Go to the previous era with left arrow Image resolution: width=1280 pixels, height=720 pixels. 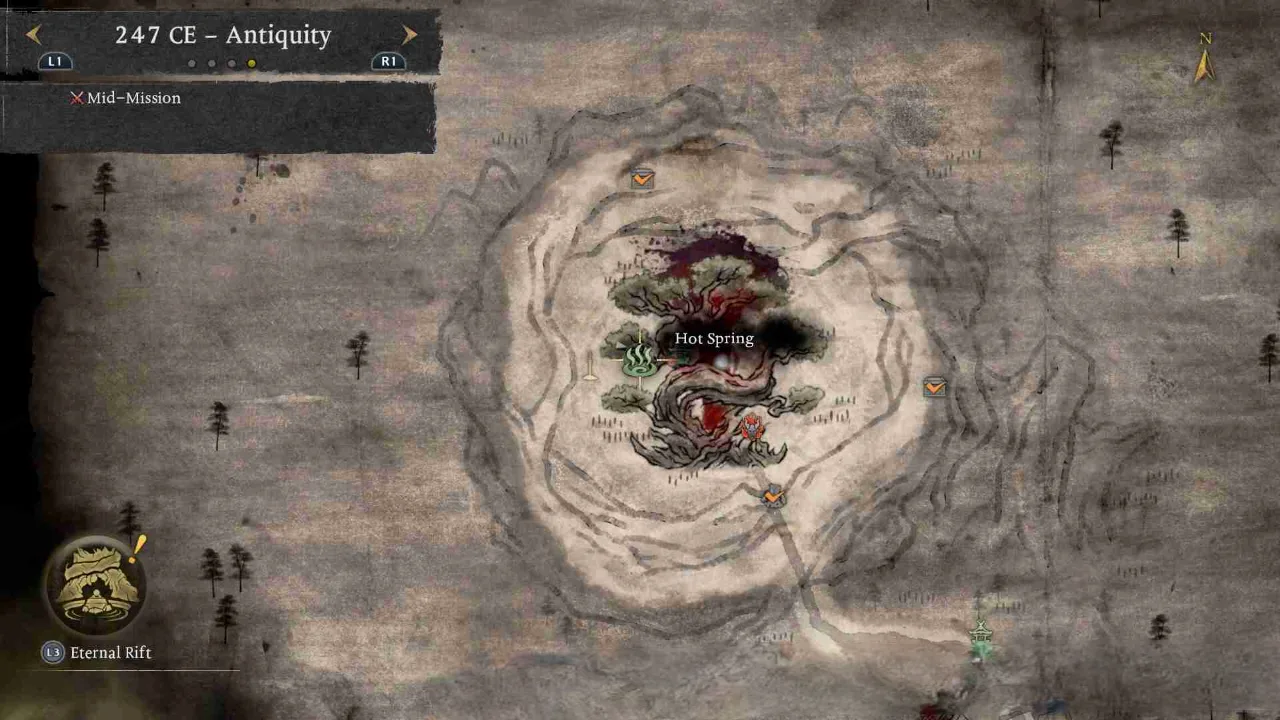[x=34, y=35]
